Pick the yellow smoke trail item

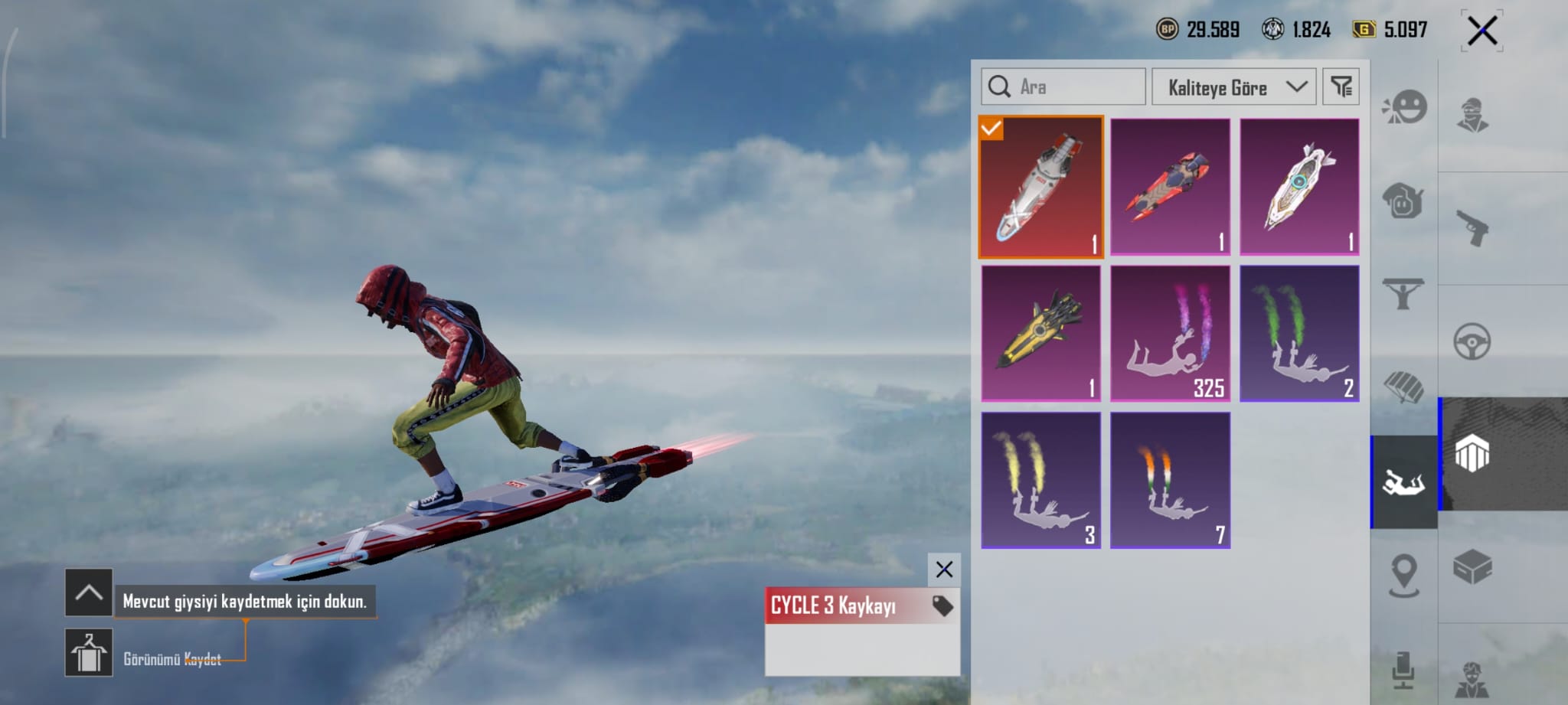click(1040, 480)
